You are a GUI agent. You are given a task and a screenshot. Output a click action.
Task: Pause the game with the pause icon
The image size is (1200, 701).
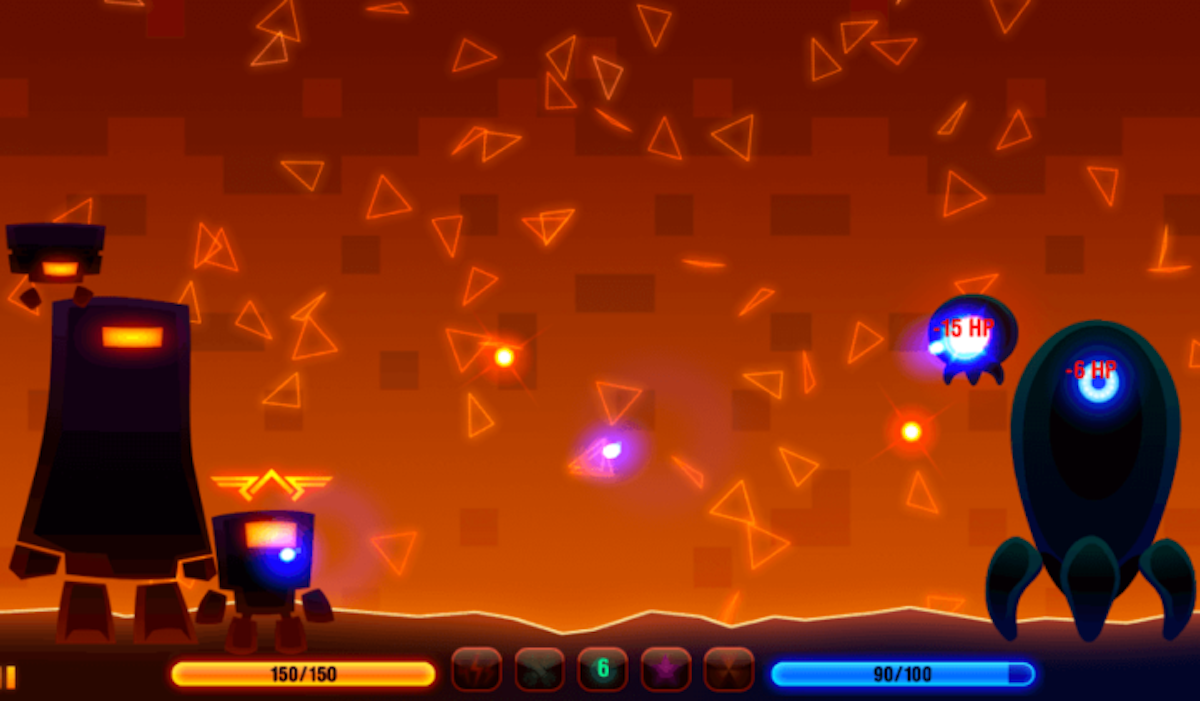(x=9, y=677)
